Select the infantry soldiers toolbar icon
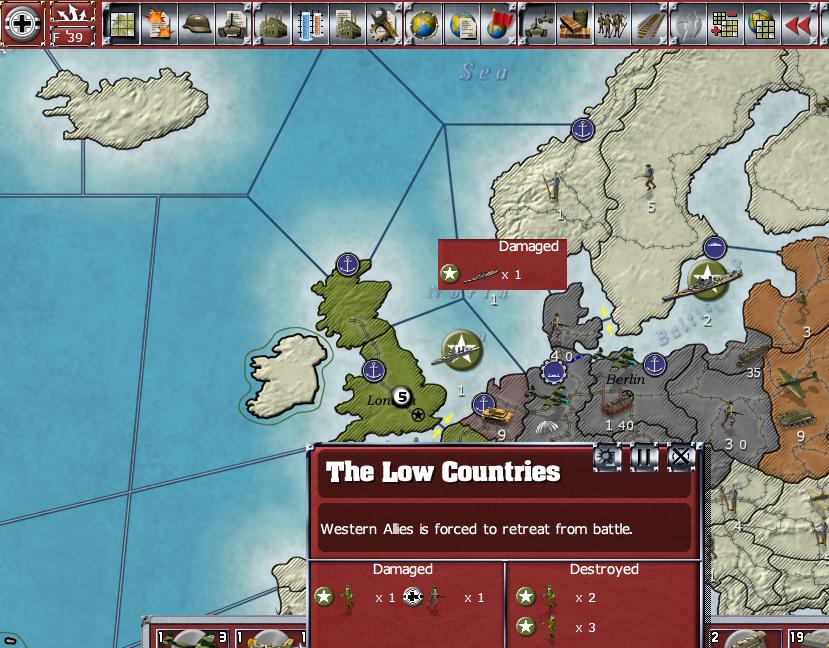Screen dimensions: 829x648 tap(610, 21)
